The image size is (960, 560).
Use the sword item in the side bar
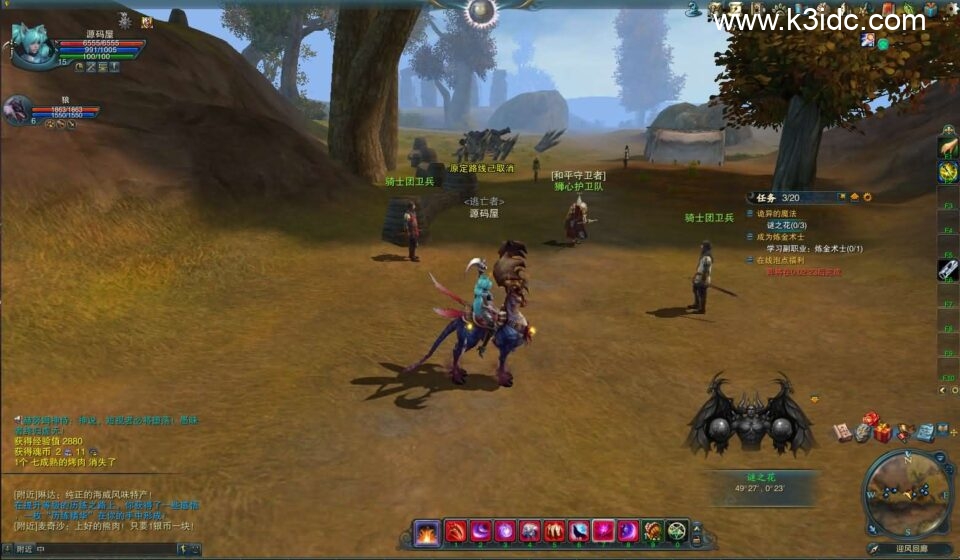[948, 269]
